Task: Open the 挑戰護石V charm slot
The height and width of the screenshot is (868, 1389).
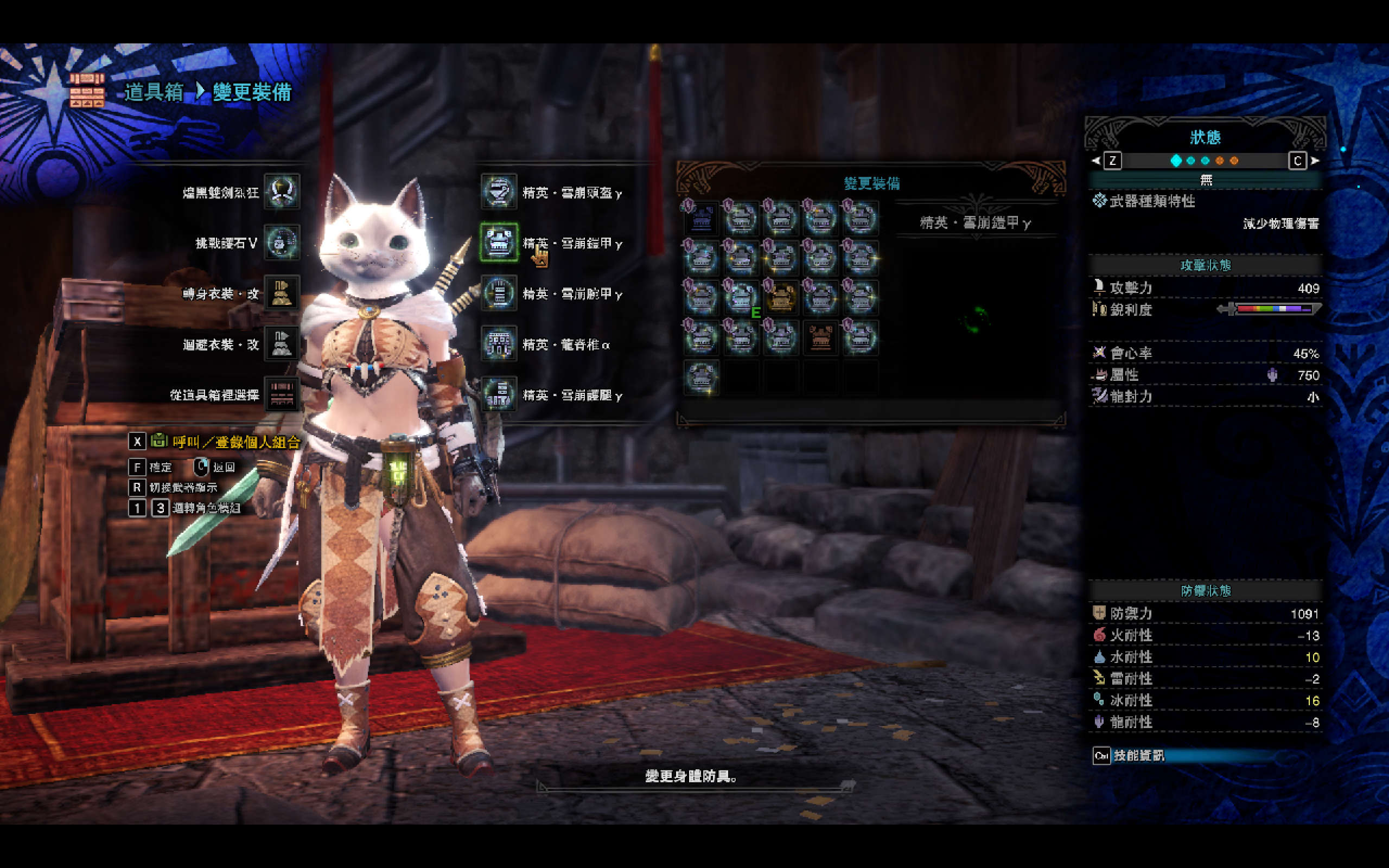Action: click(x=281, y=242)
